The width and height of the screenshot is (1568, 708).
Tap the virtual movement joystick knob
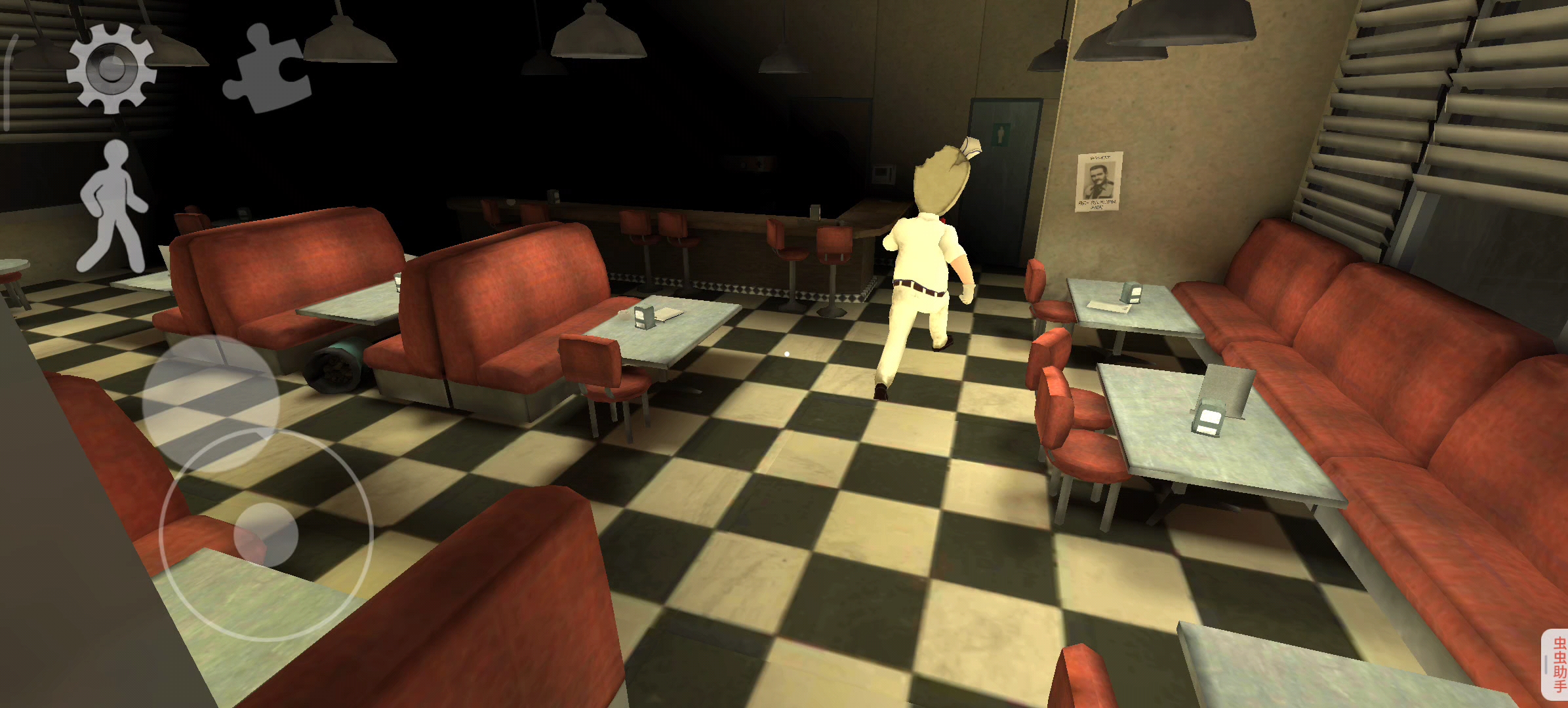(266, 535)
